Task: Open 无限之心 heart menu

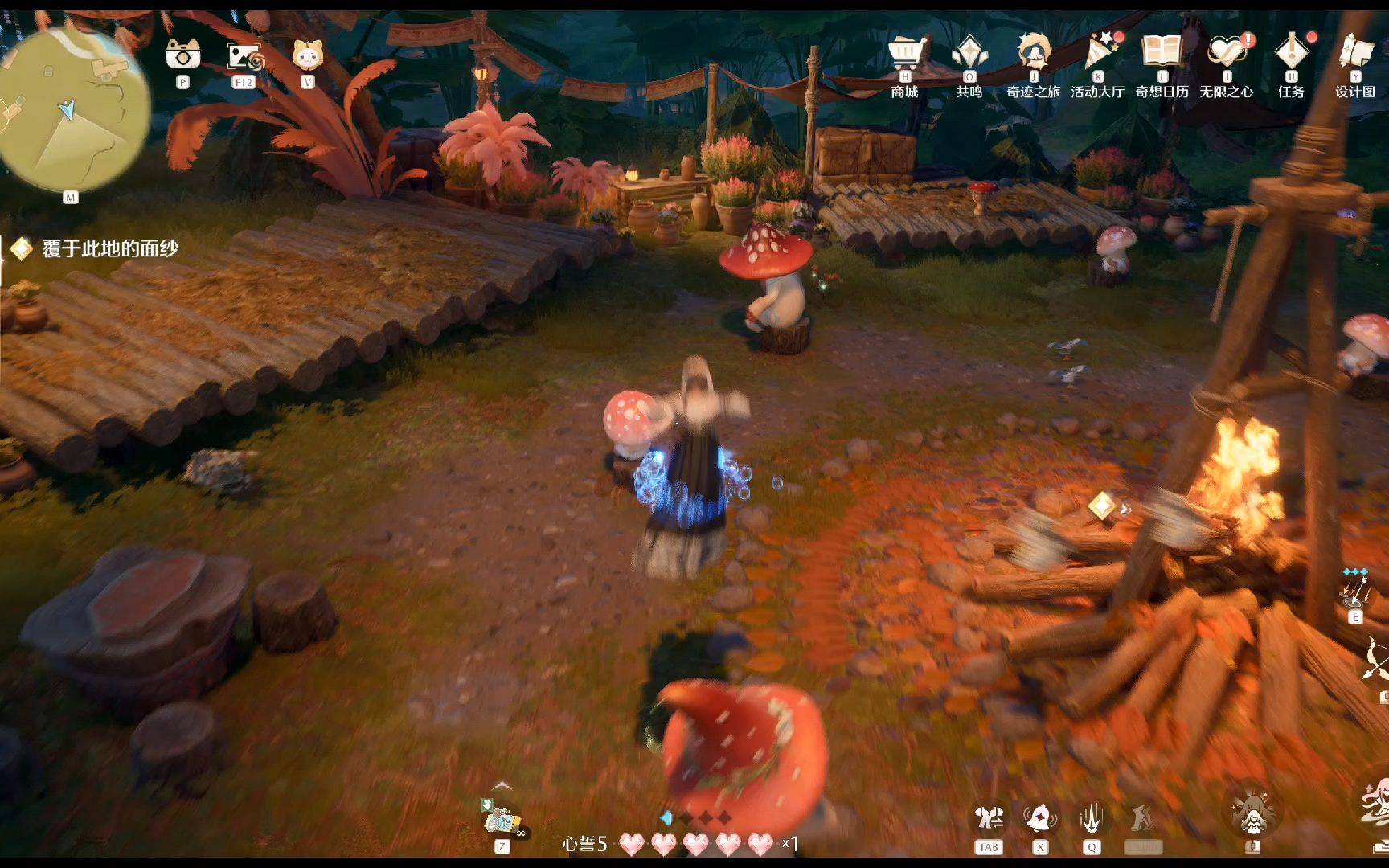Action: click(1226, 54)
